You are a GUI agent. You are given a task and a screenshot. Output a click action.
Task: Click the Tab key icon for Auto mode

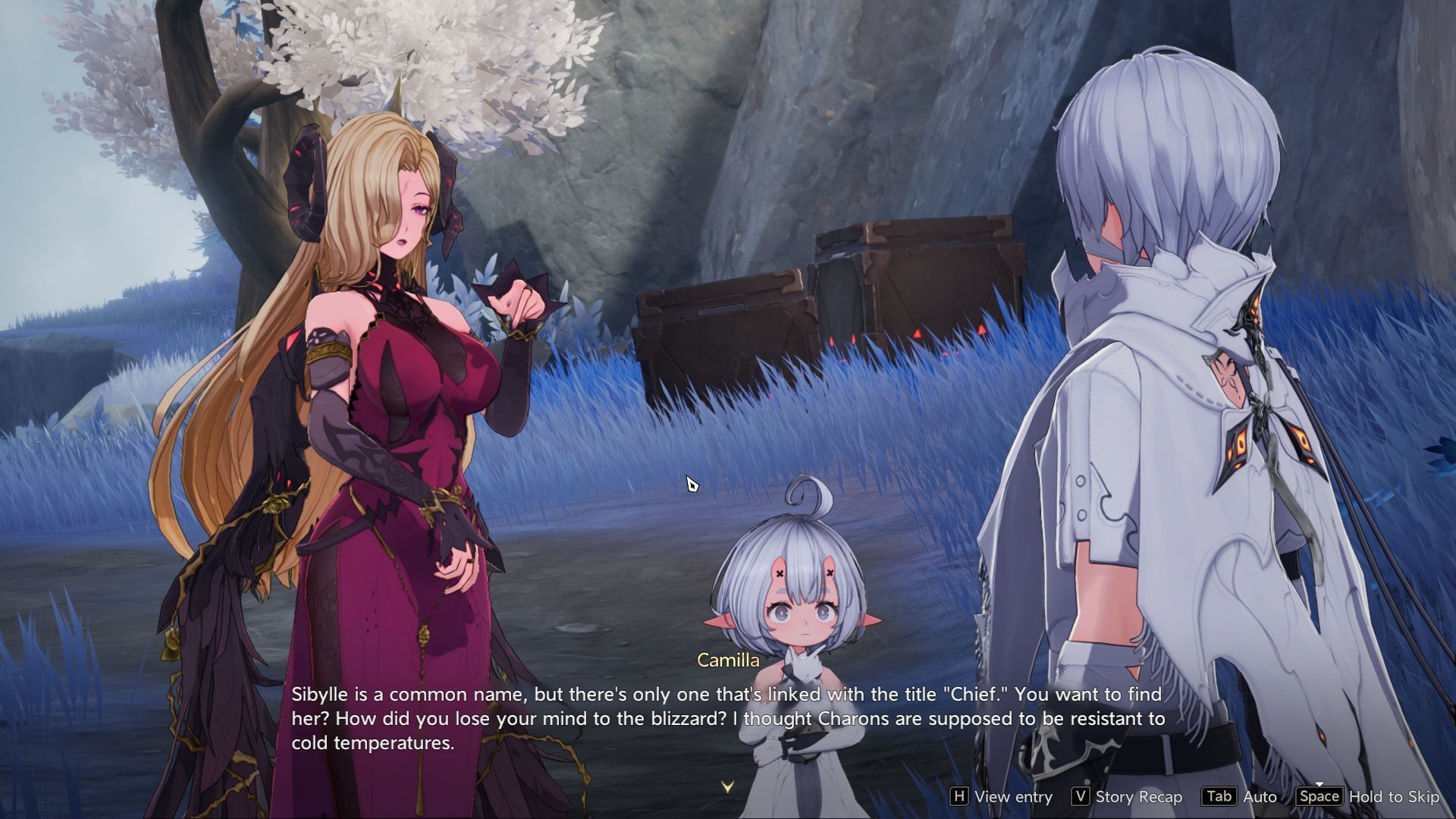coord(1219,797)
